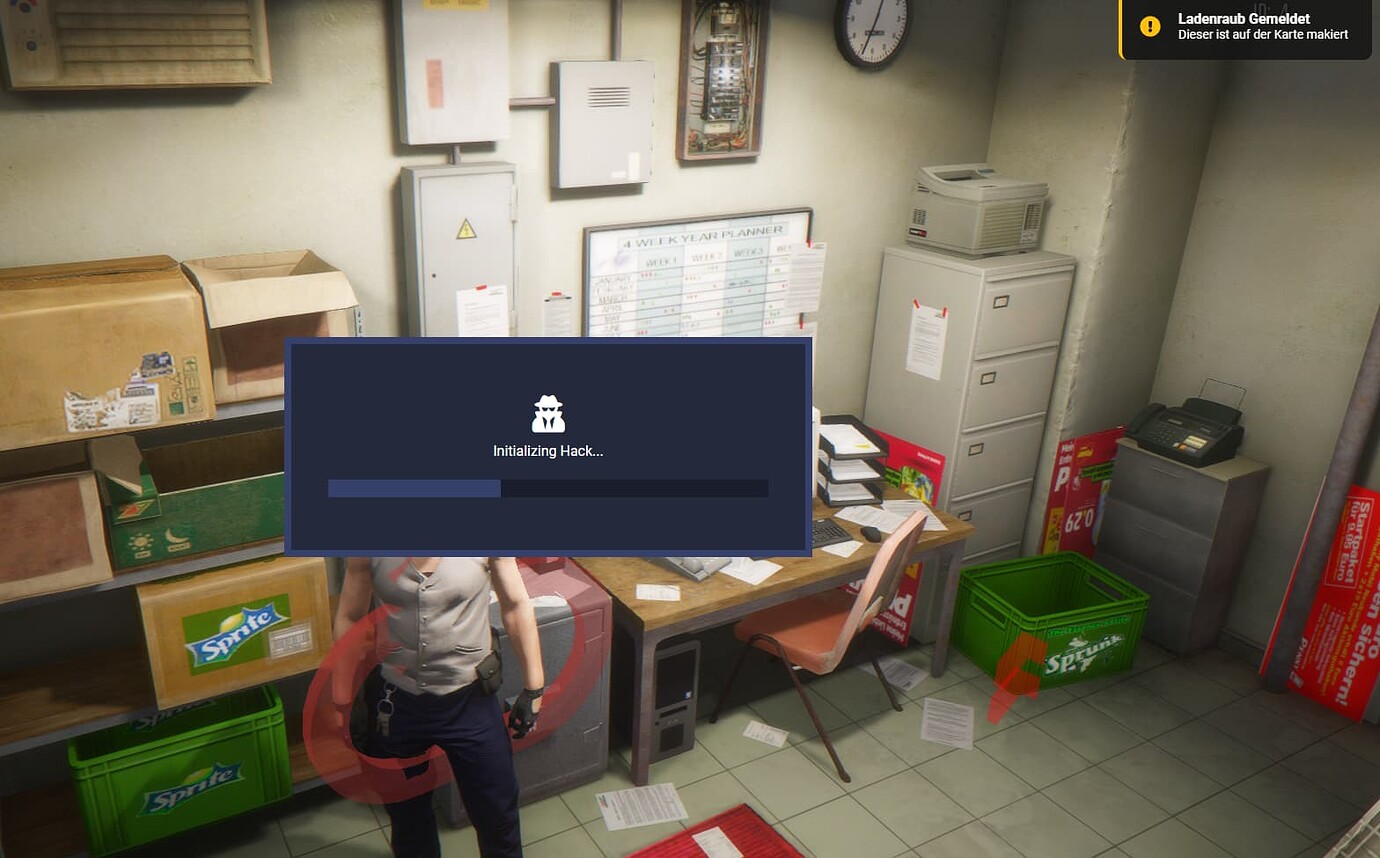Viewport: 1380px width, 858px height.
Task: Click the Initializing Hack text label
Action: tap(548, 451)
